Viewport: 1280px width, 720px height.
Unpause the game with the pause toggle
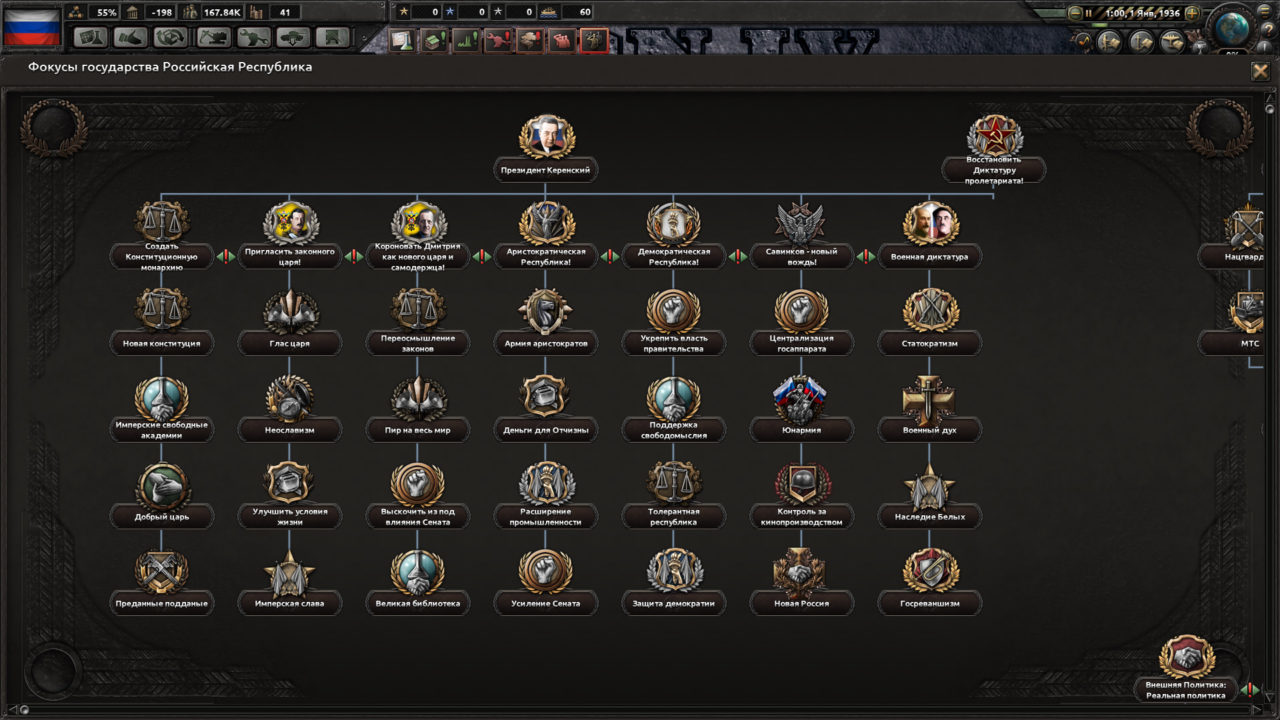pos(1088,12)
